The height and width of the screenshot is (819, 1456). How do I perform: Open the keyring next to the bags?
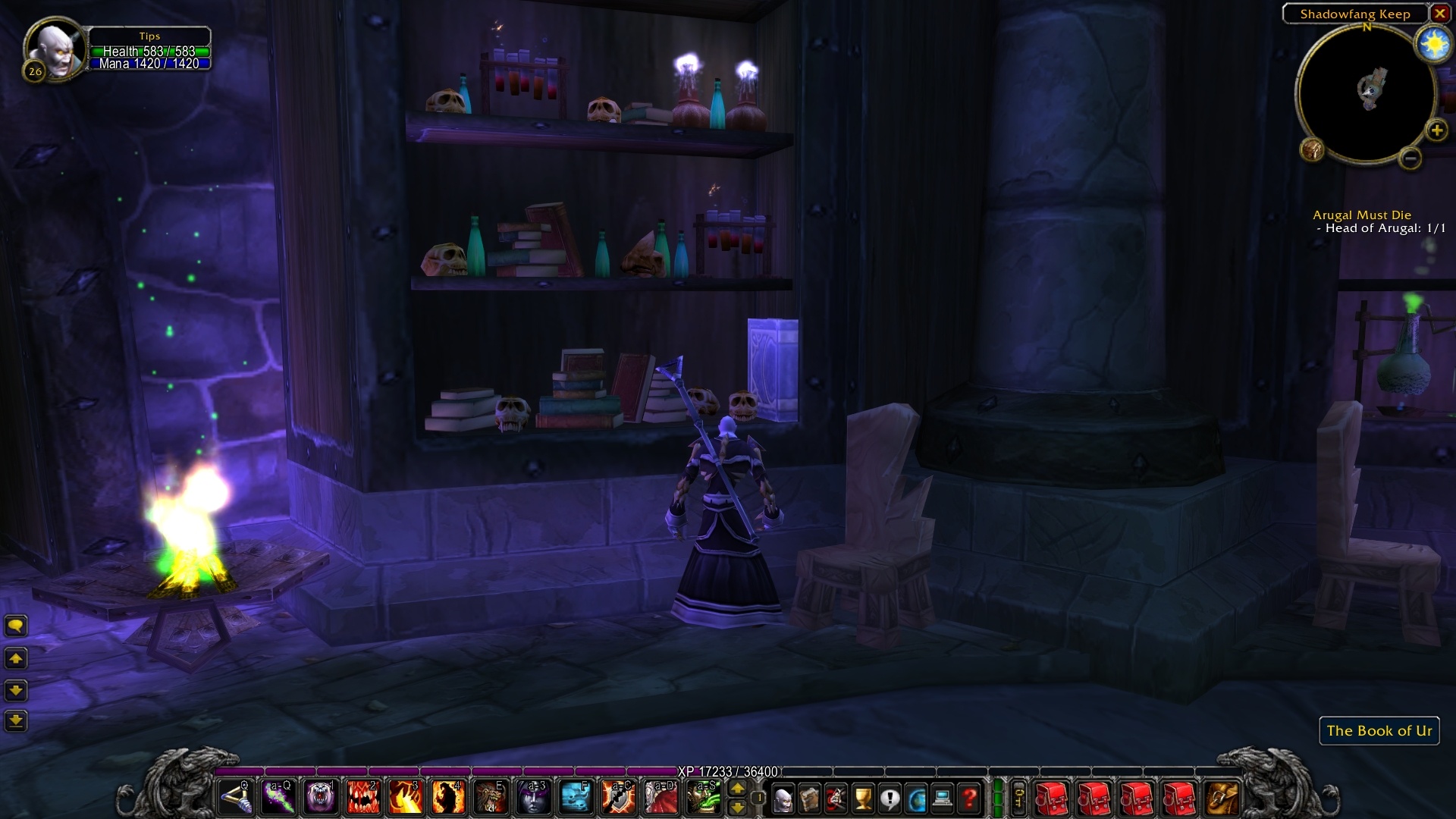coord(1018,798)
